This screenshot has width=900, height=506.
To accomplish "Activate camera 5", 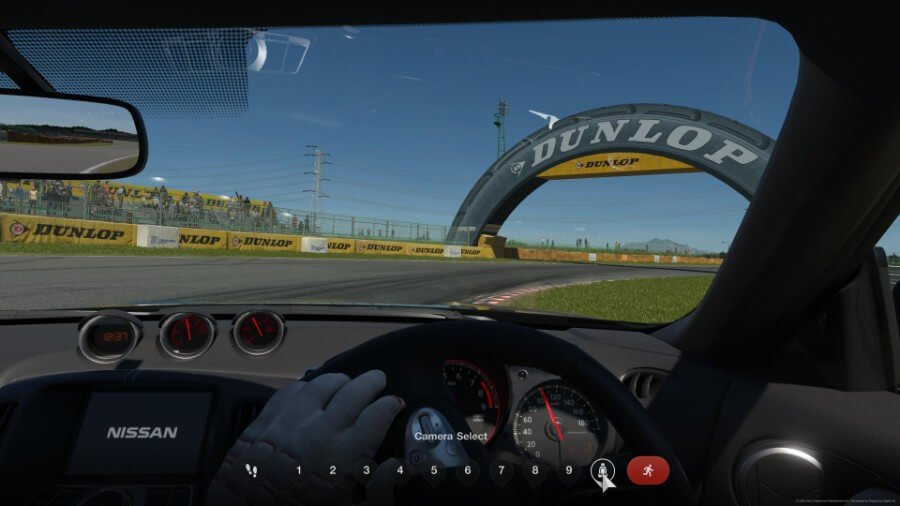I will pos(434,470).
